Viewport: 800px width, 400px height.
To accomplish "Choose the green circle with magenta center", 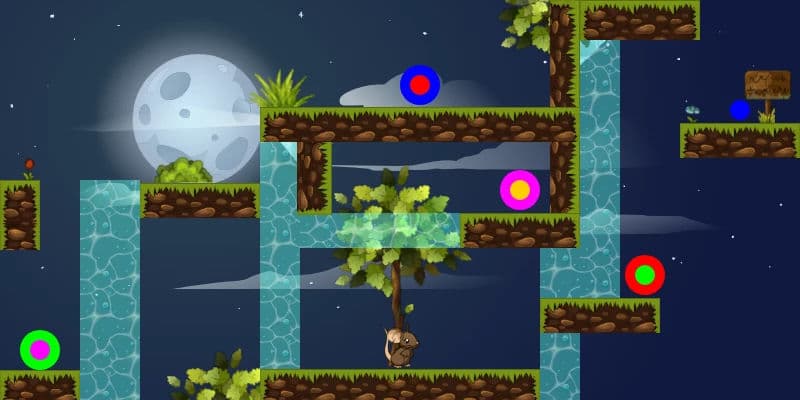I will (40, 350).
